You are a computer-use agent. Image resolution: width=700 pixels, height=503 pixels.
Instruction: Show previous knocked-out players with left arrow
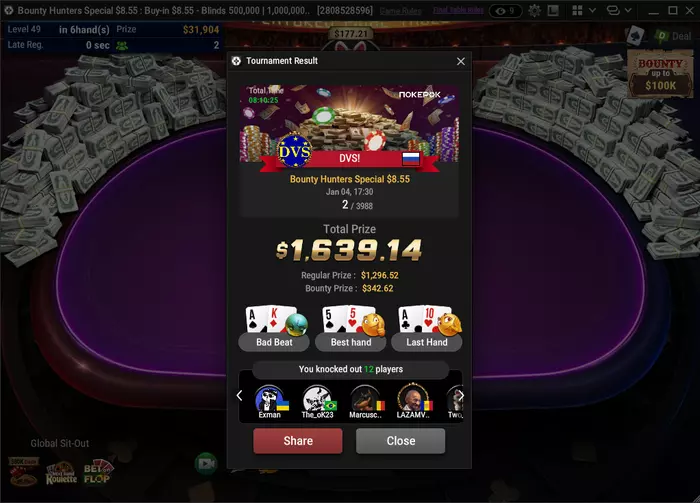click(x=240, y=396)
